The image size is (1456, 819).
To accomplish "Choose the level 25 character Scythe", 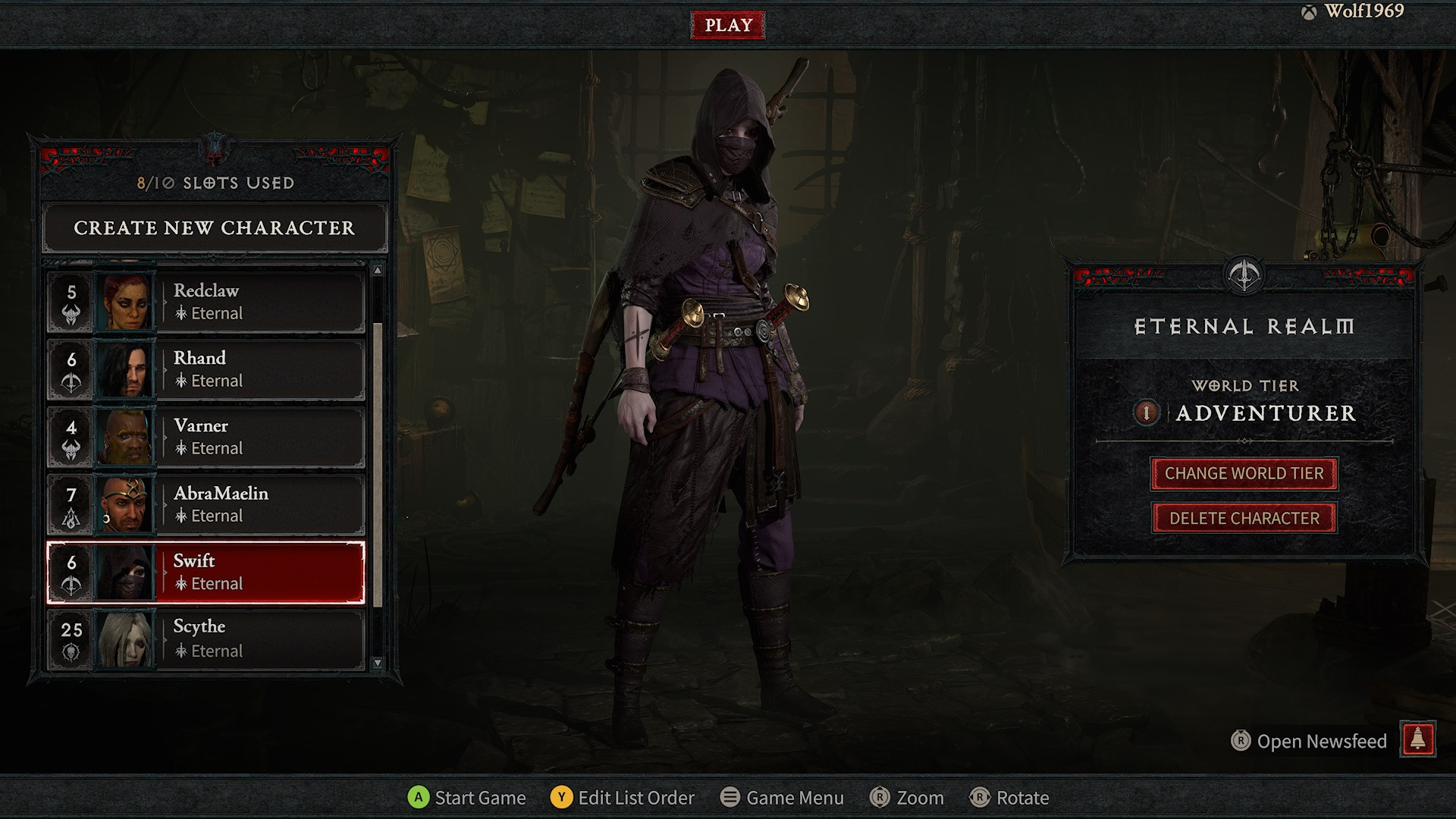I will click(x=206, y=639).
